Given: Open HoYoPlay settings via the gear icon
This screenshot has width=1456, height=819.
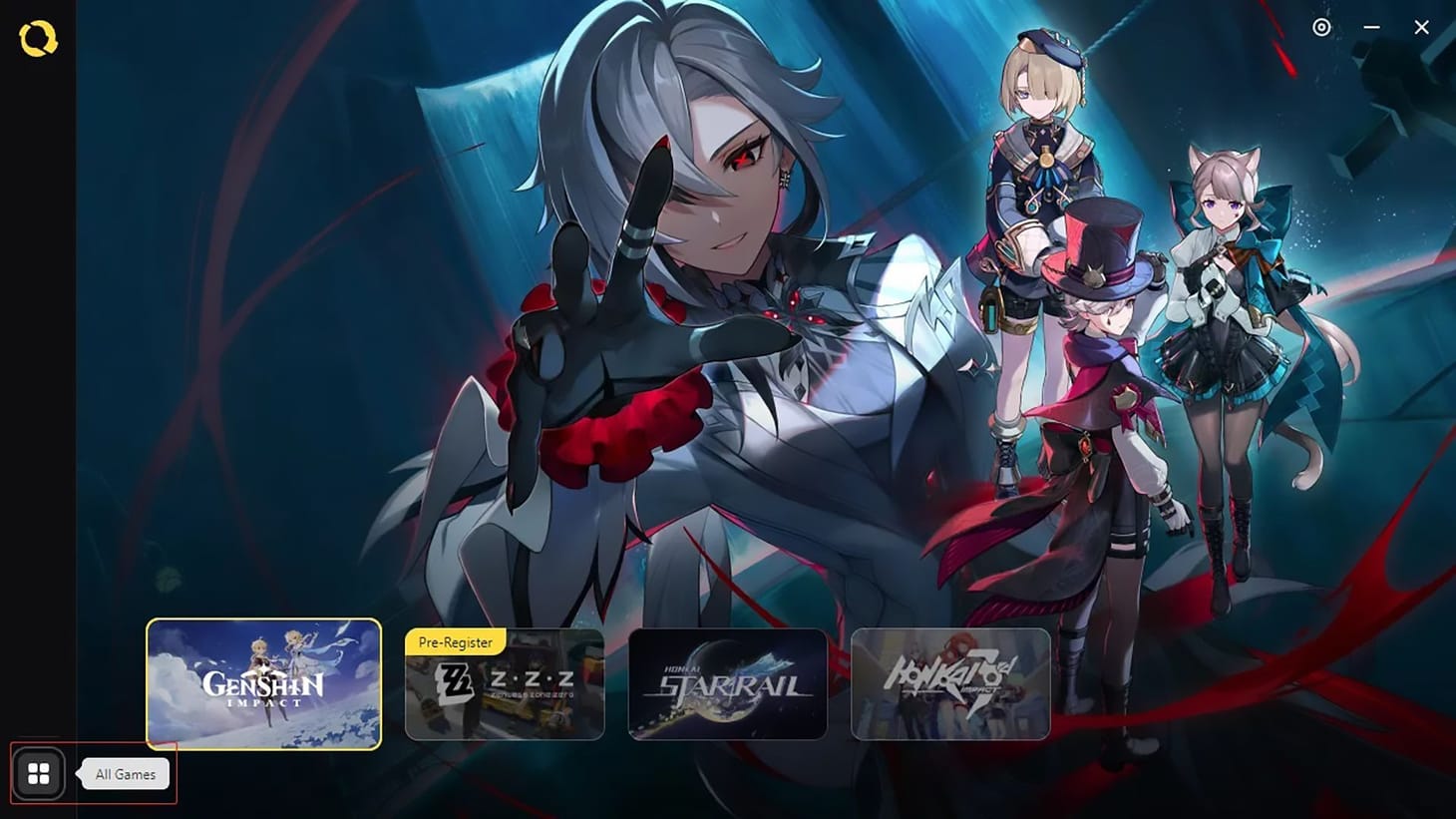Looking at the screenshot, I should click(x=1321, y=27).
